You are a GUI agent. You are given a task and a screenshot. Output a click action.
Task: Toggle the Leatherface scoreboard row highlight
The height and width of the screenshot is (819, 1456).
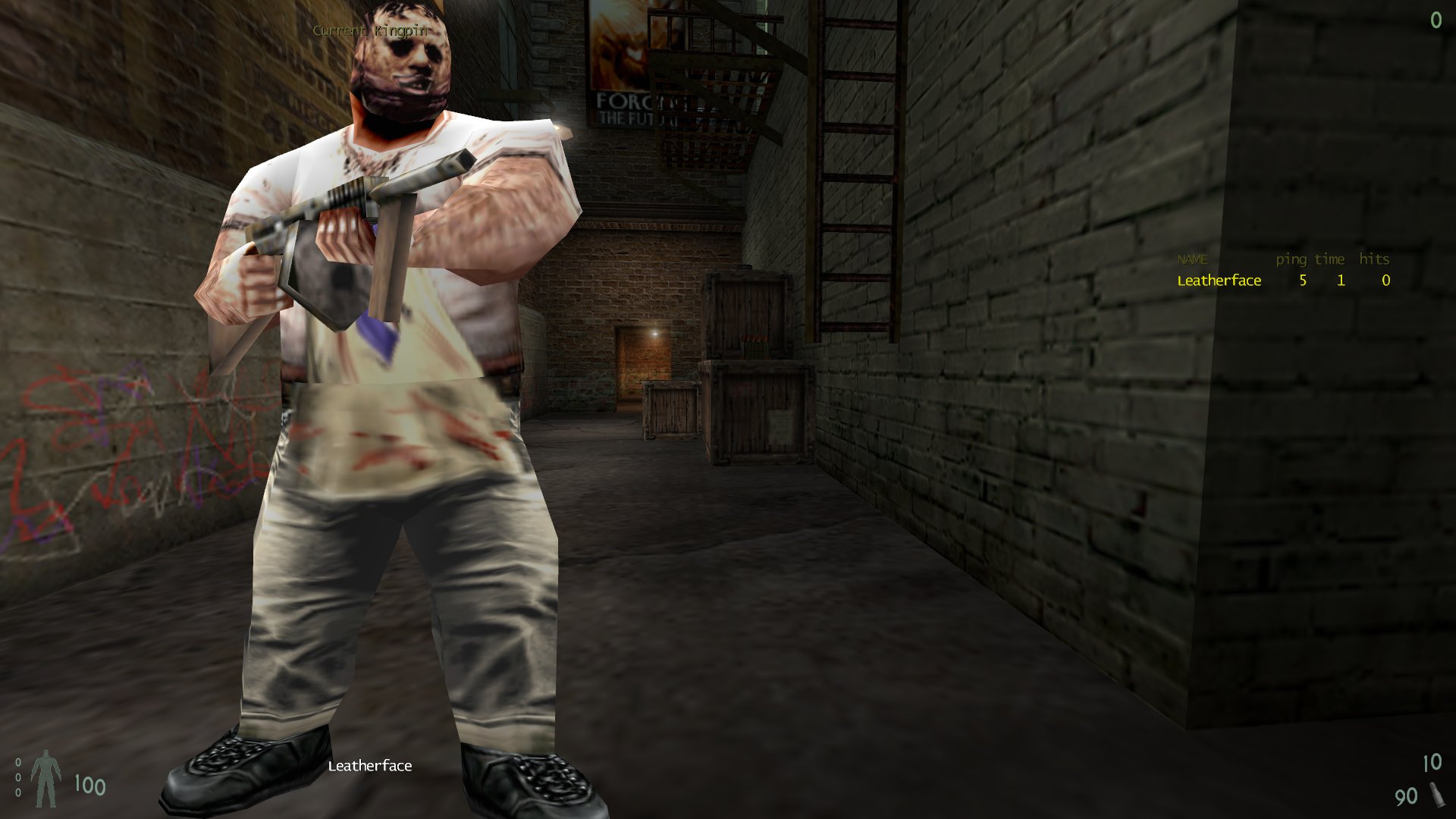(x=1219, y=281)
